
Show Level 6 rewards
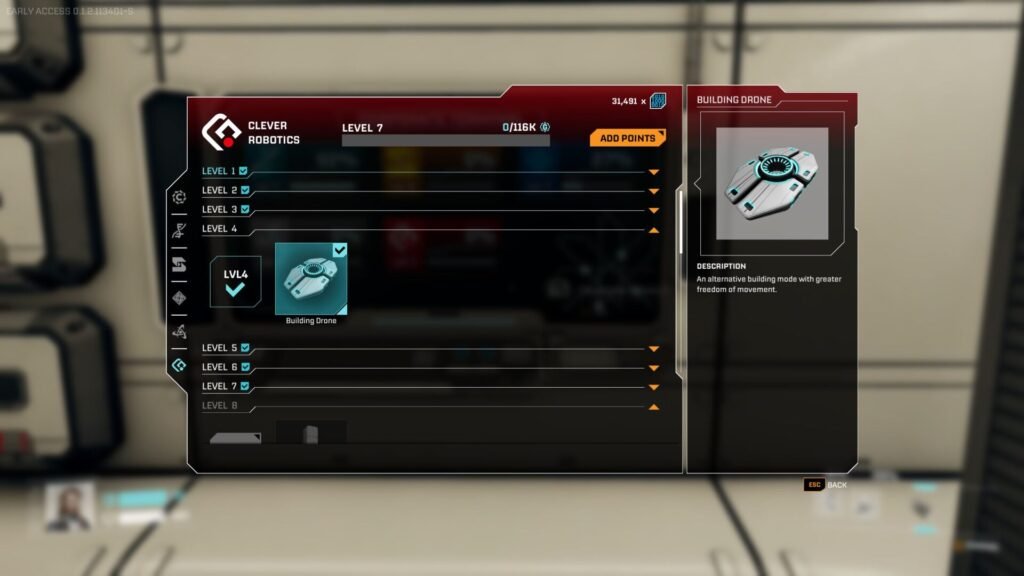(654, 368)
